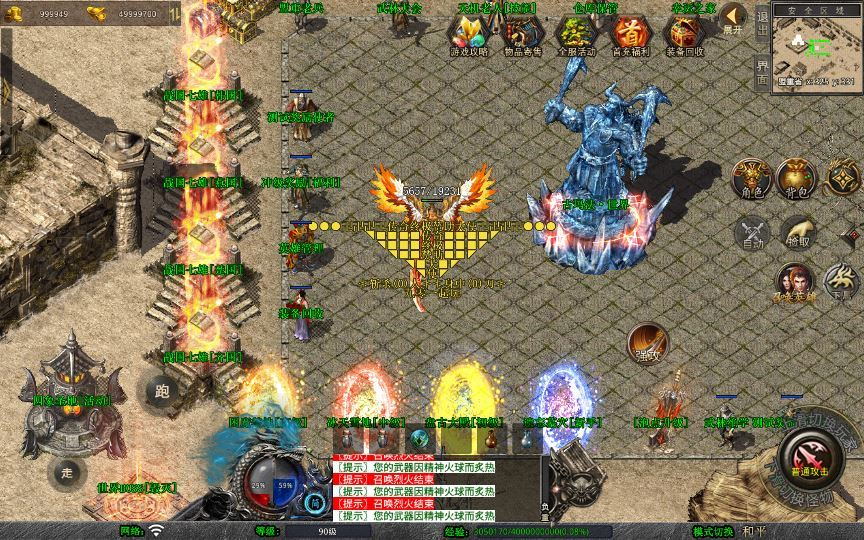Click the 界面 interface button
The width and height of the screenshot is (864, 540).
click(762, 72)
